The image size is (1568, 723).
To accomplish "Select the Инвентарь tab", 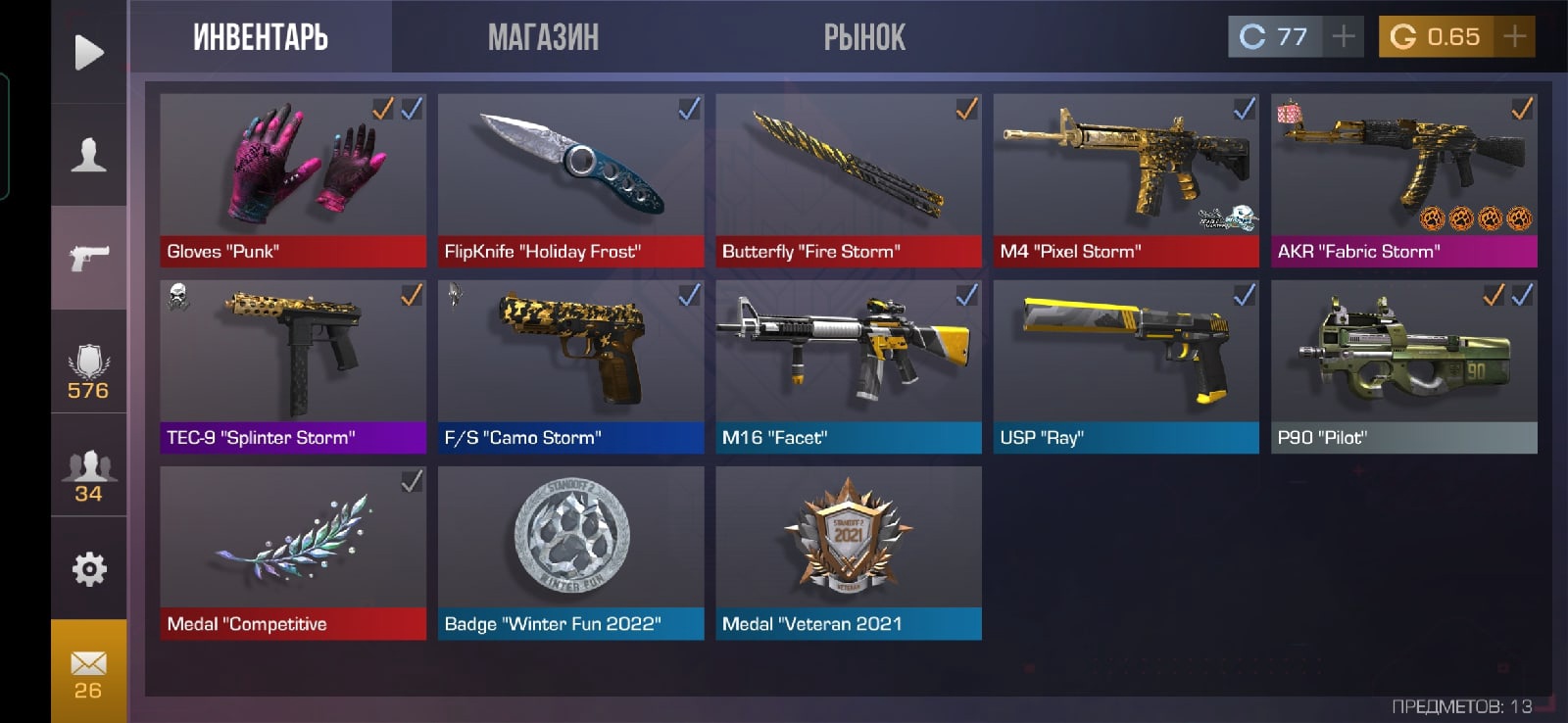I will (x=261, y=37).
